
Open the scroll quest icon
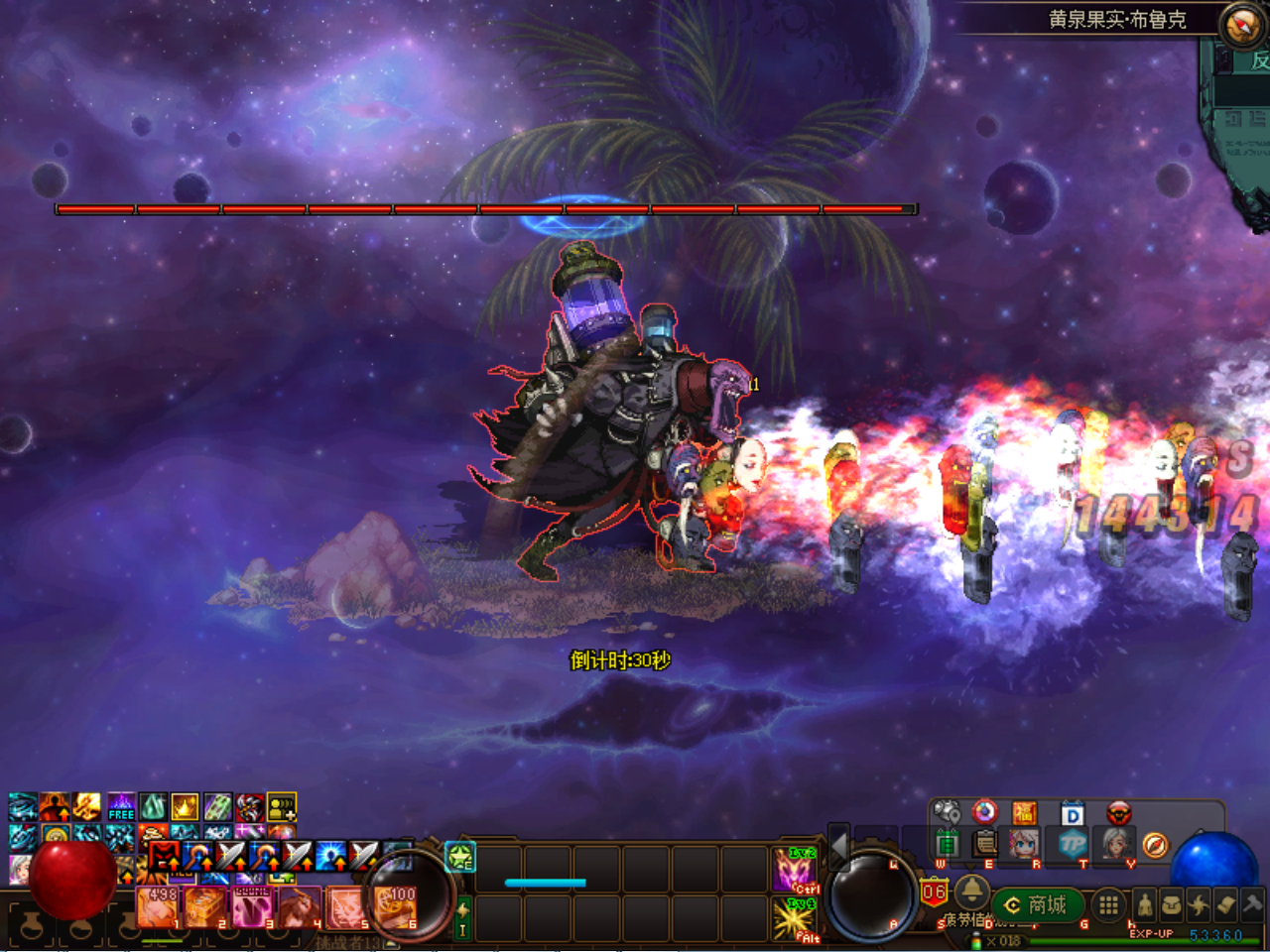pyautogui.click(x=1225, y=904)
